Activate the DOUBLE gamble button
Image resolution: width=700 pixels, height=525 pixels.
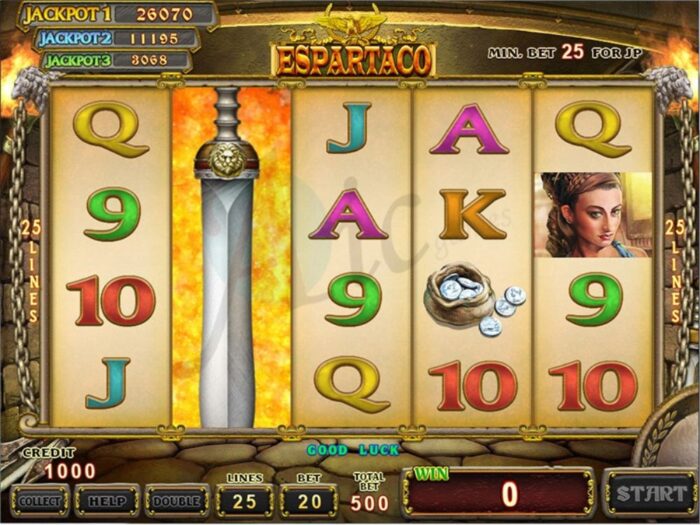tap(176, 499)
